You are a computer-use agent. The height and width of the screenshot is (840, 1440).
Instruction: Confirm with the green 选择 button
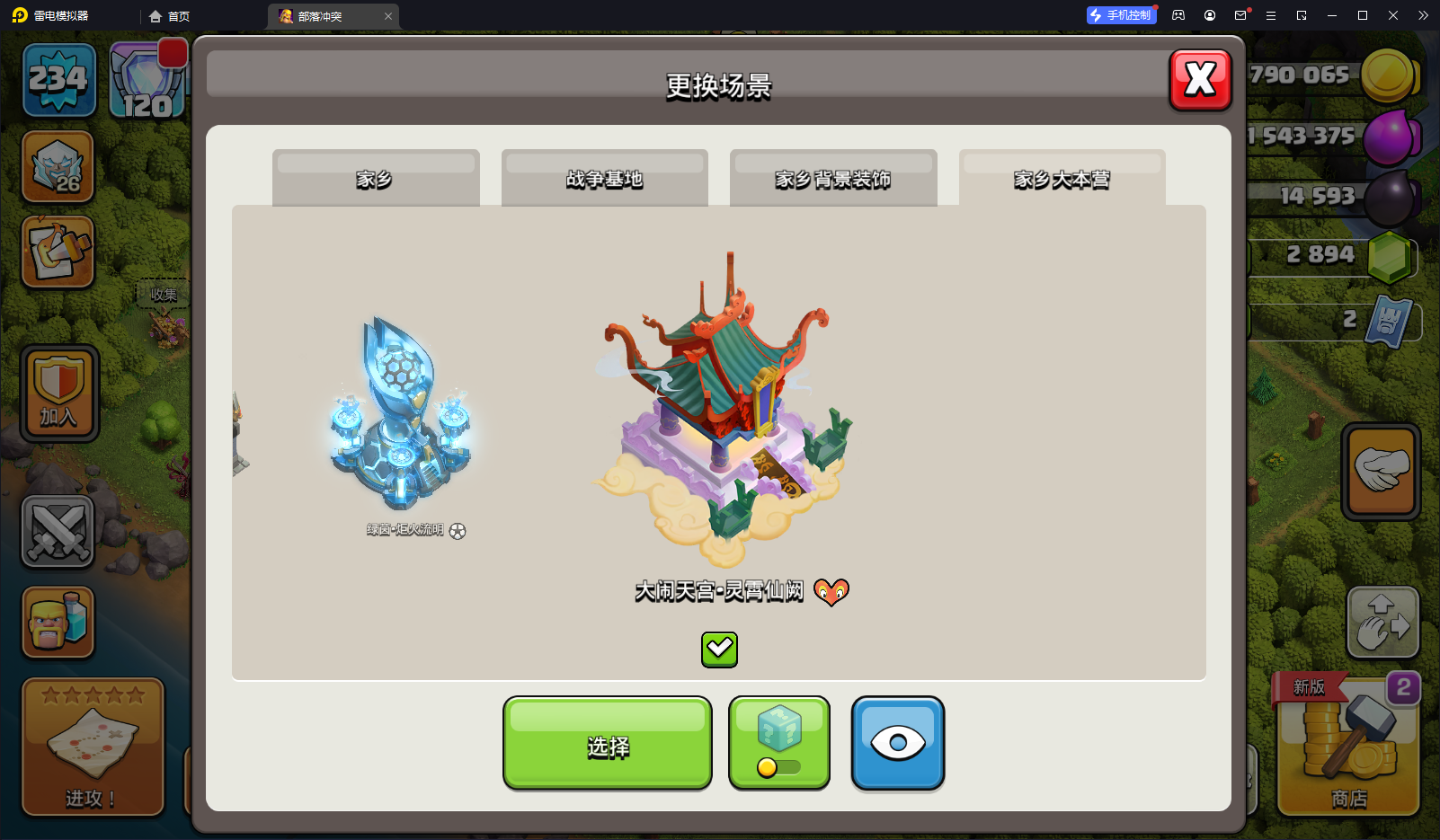click(x=608, y=744)
